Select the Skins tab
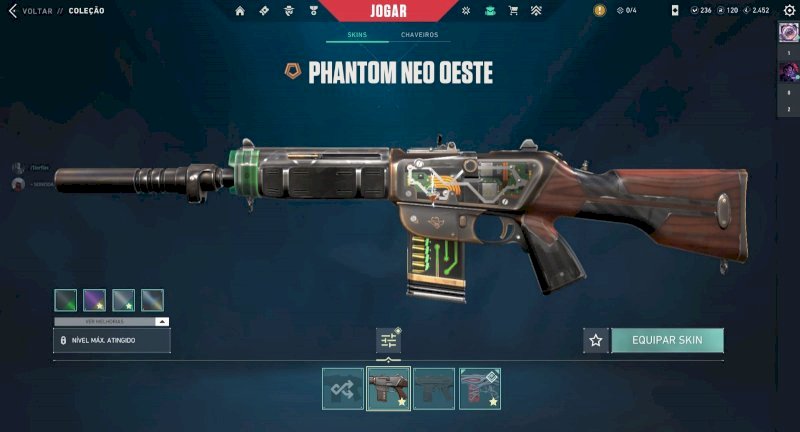800x432 pixels. click(x=357, y=35)
